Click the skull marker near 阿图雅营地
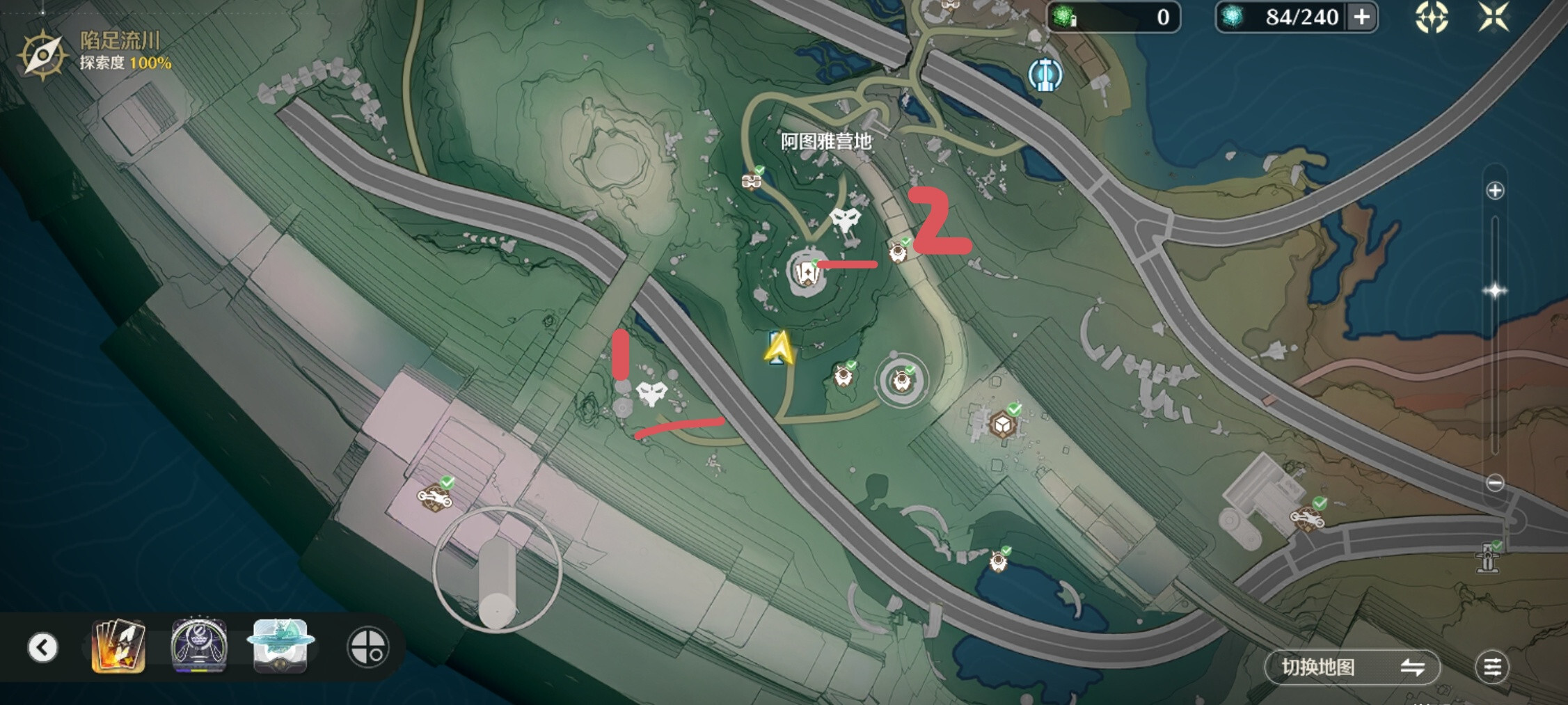 (x=846, y=221)
